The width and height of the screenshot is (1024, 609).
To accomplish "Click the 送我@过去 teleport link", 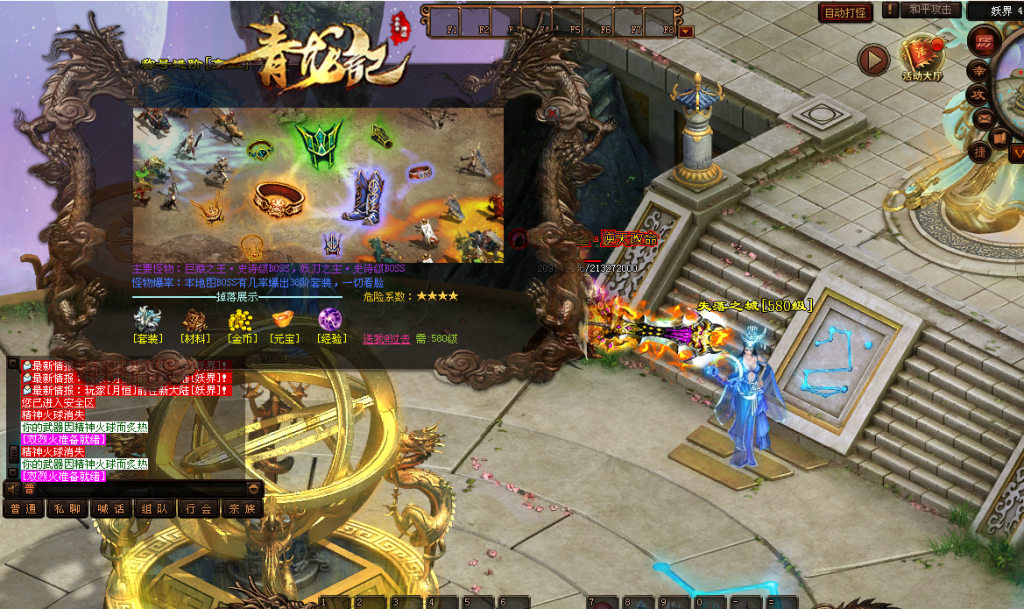I will 386,339.
